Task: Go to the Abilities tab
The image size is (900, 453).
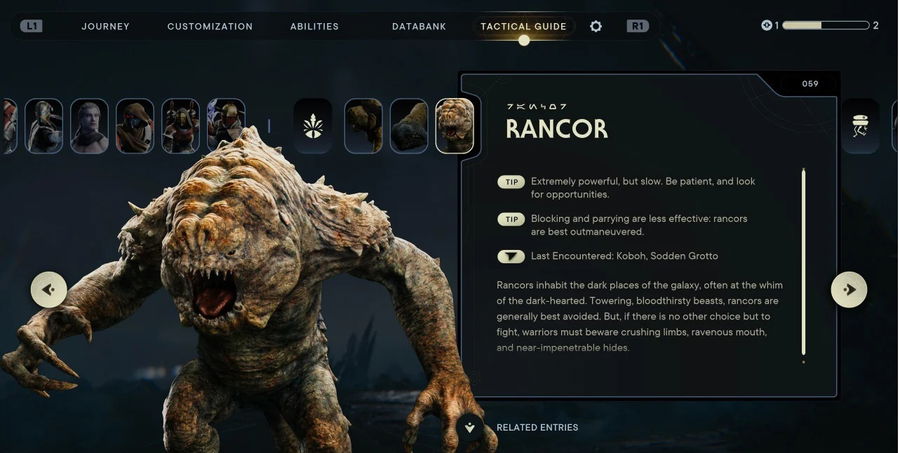Action: (x=314, y=26)
